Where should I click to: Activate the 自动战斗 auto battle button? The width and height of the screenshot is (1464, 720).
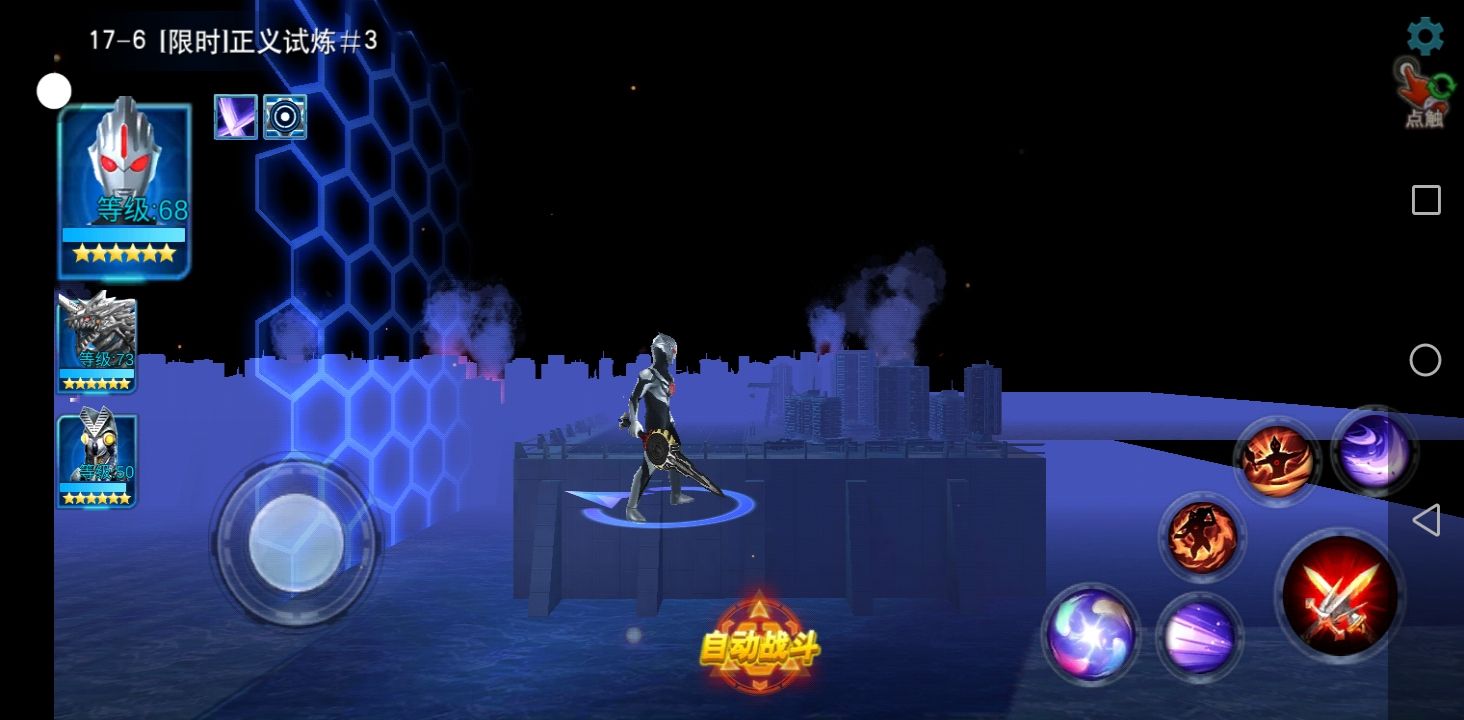click(759, 646)
